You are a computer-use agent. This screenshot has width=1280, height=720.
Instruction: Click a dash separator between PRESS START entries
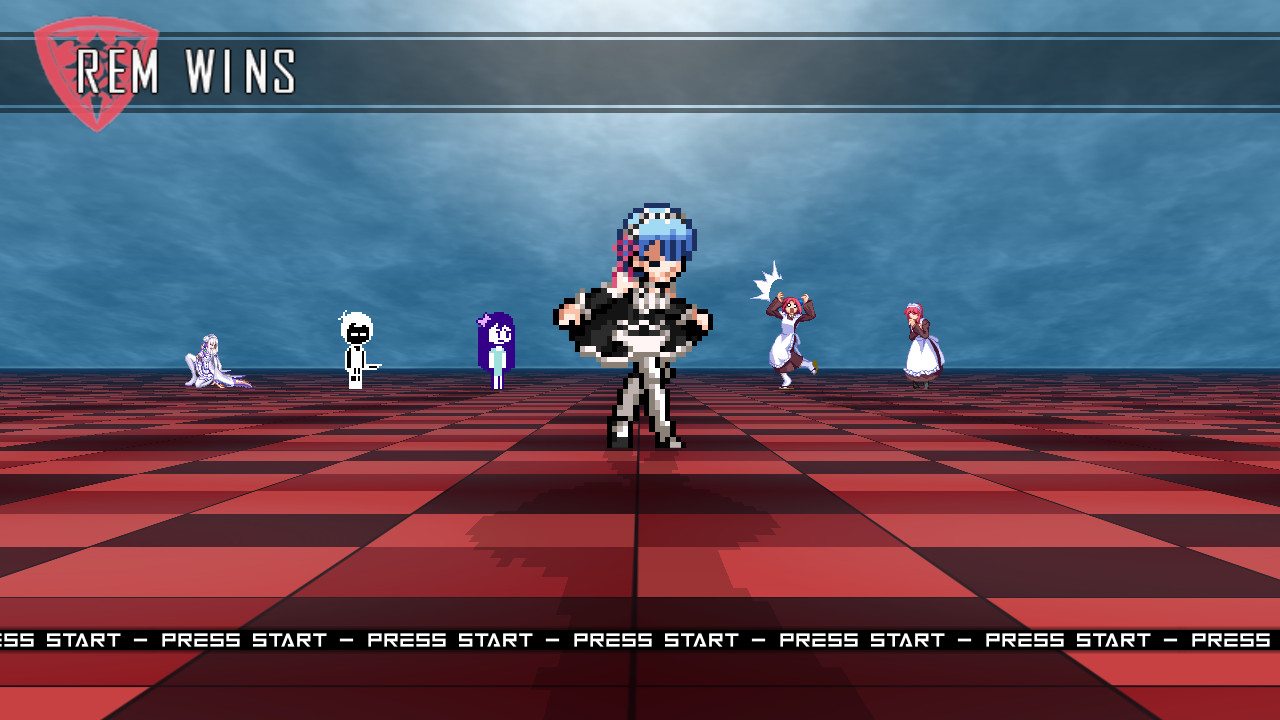pos(555,640)
